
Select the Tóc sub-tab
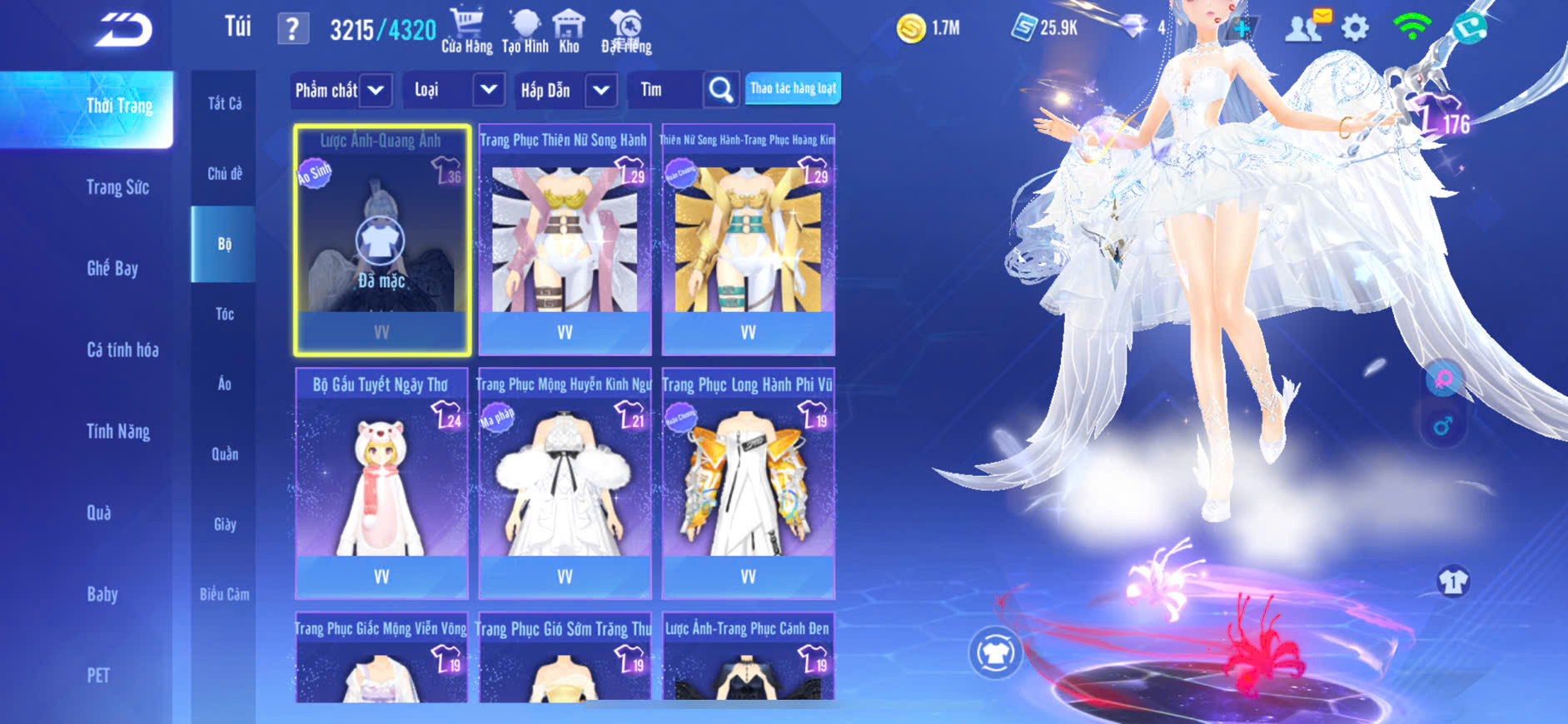[x=224, y=314]
